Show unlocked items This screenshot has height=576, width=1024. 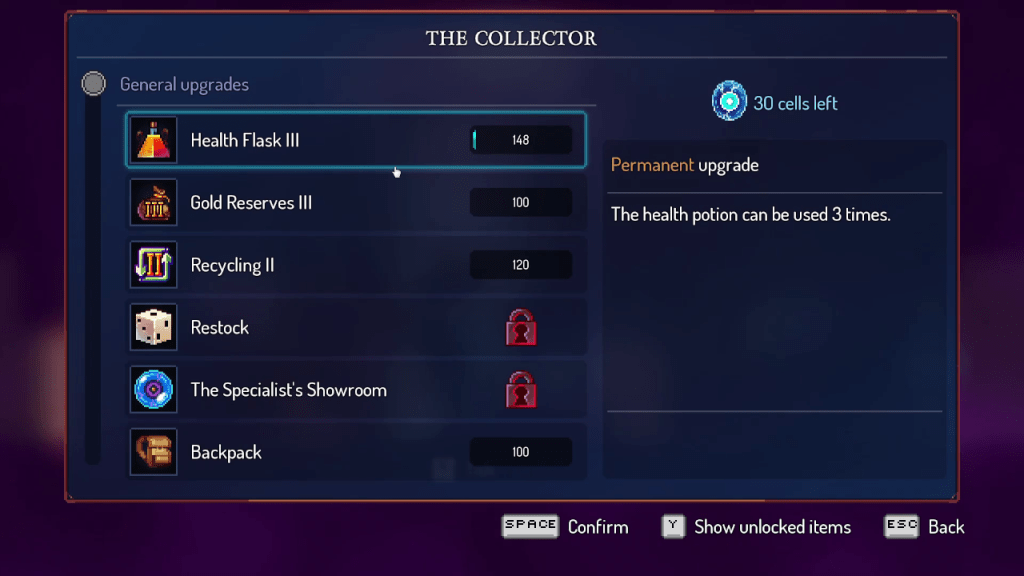pyautogui.click(x=772, y=527)
